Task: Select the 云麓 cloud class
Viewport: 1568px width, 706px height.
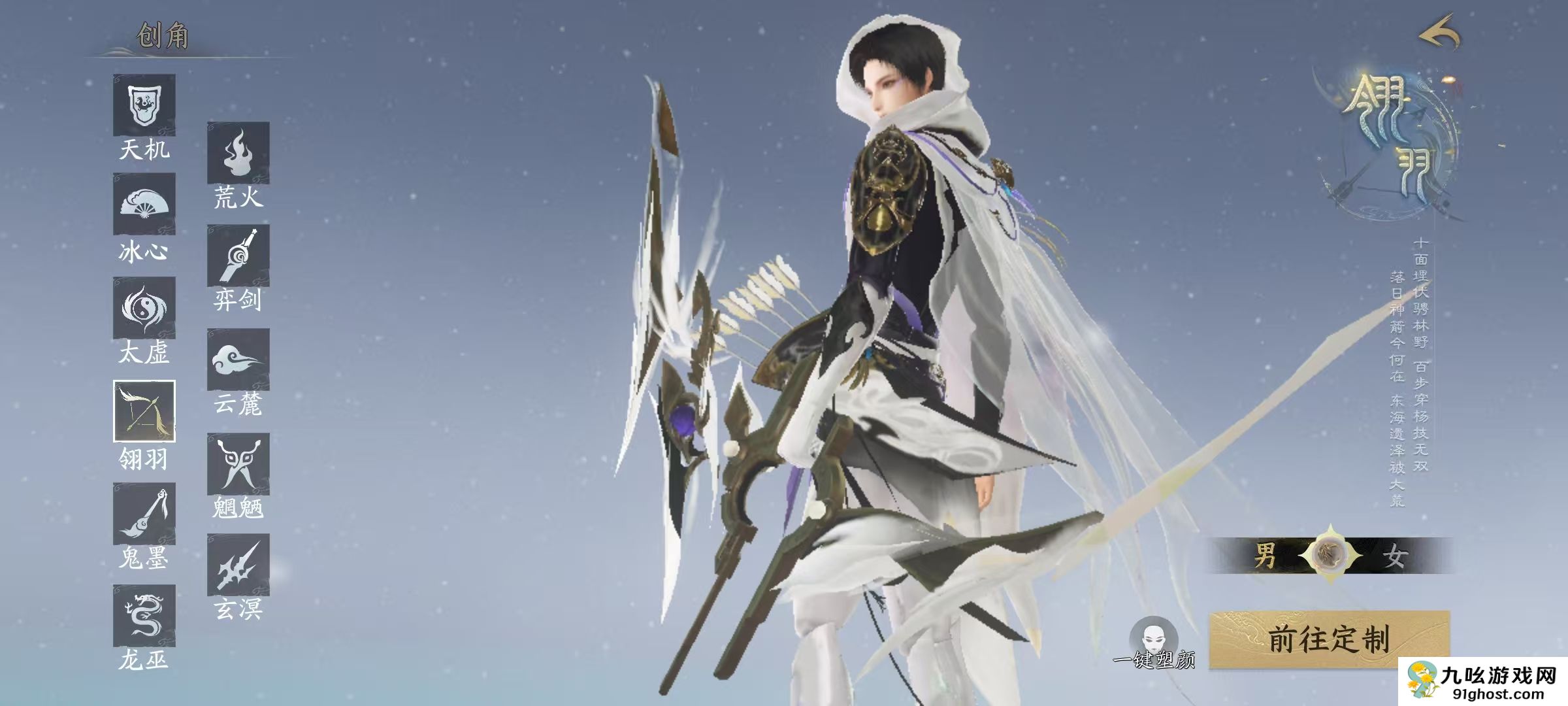Action: [238, 360]
